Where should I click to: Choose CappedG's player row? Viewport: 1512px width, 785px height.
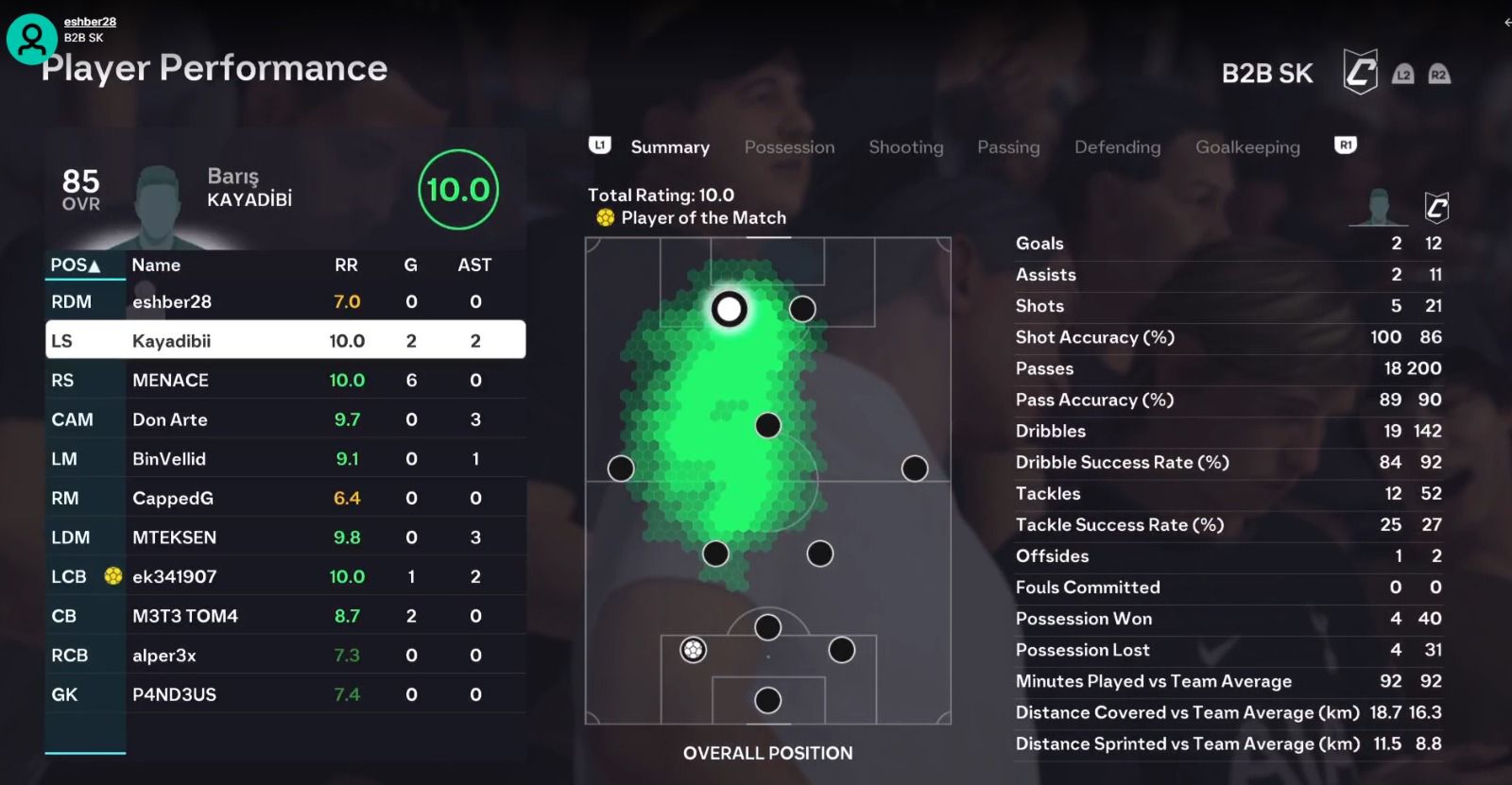pos(285,498)
